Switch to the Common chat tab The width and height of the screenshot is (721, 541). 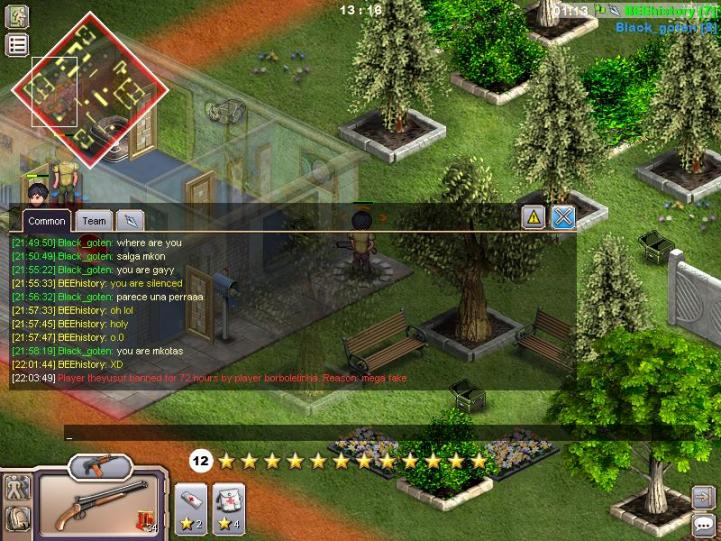tap(47, 221)
